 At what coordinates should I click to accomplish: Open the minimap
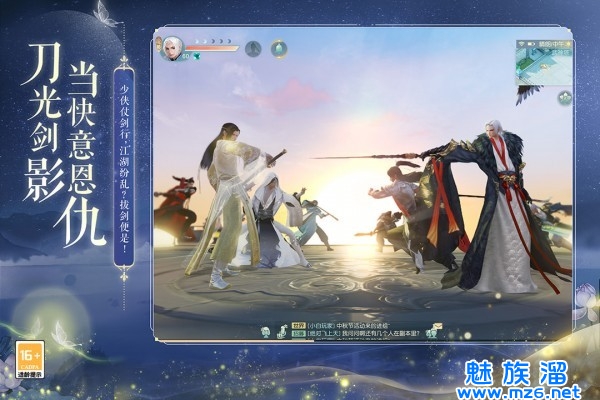[x=543, y=63]
